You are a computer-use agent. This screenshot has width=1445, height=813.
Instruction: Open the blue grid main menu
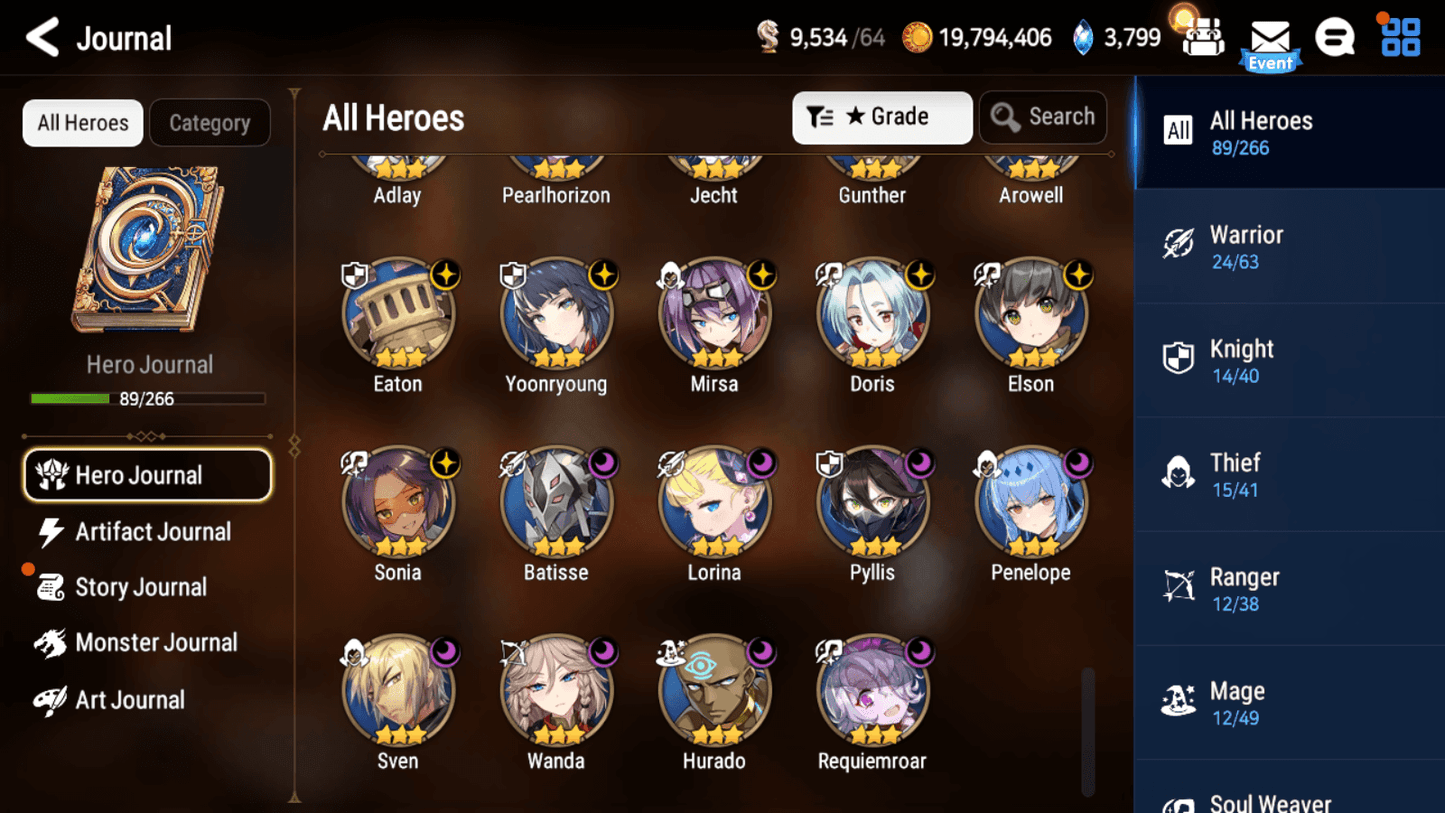pos(1400,38)
